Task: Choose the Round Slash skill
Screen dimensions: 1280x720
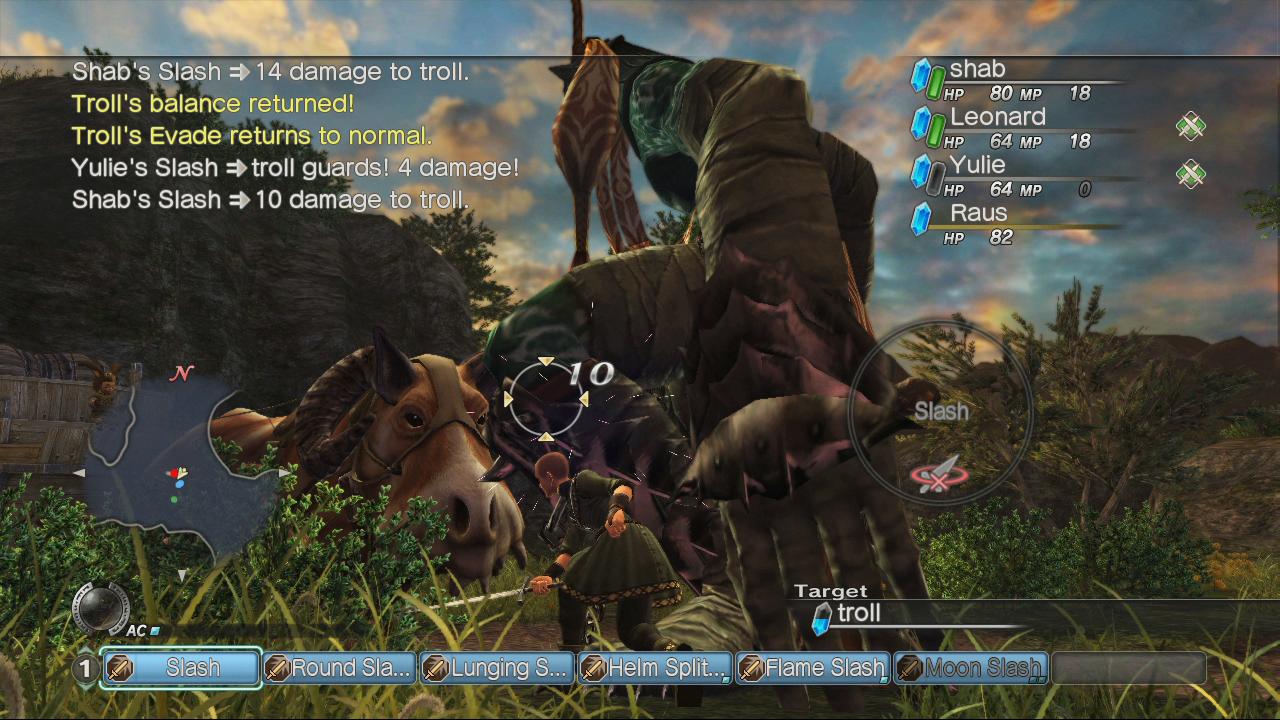Action: (x=340, y=668)
